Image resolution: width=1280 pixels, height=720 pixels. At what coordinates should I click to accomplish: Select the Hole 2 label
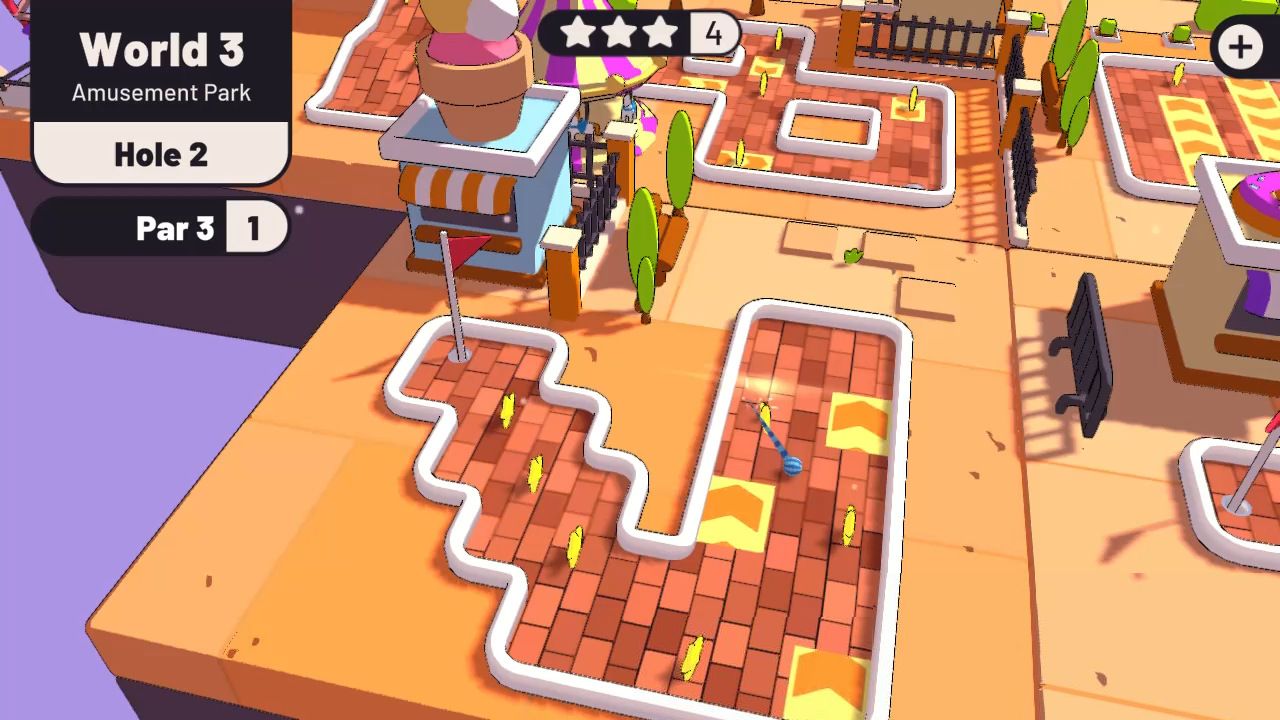(160, 154)
